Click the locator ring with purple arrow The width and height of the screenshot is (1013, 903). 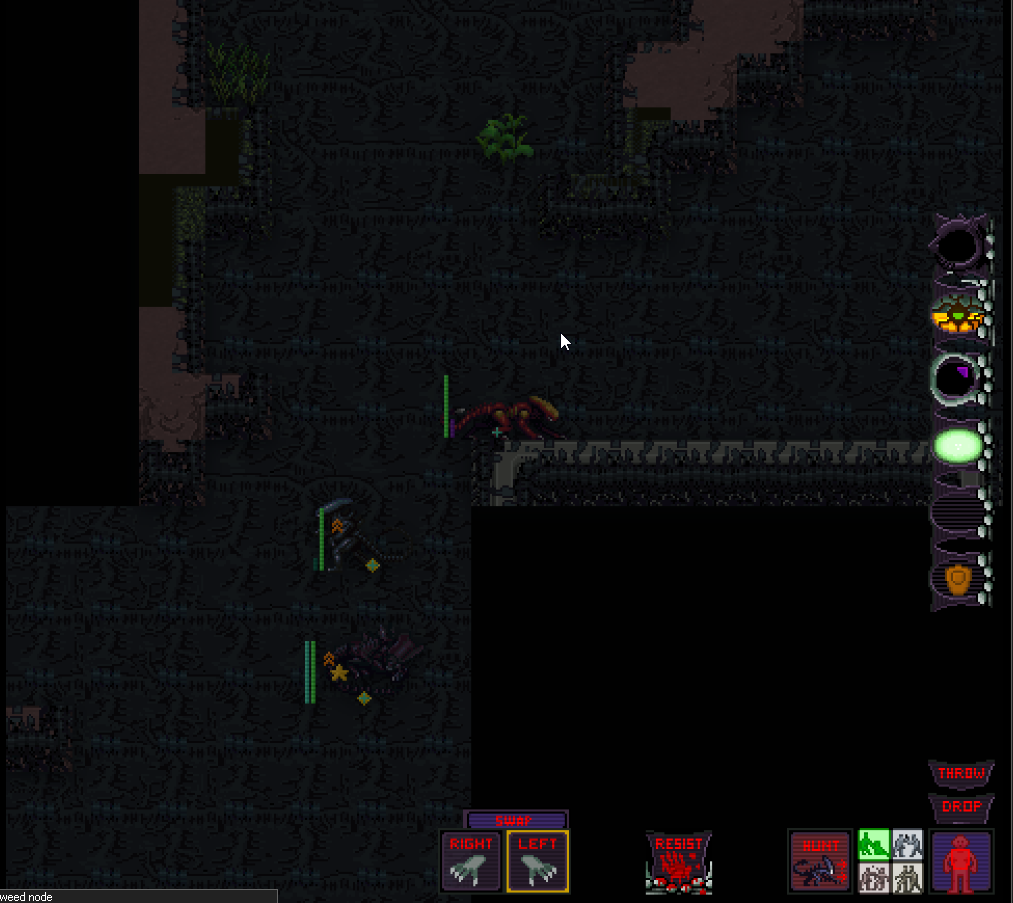[x=957, y=378]
